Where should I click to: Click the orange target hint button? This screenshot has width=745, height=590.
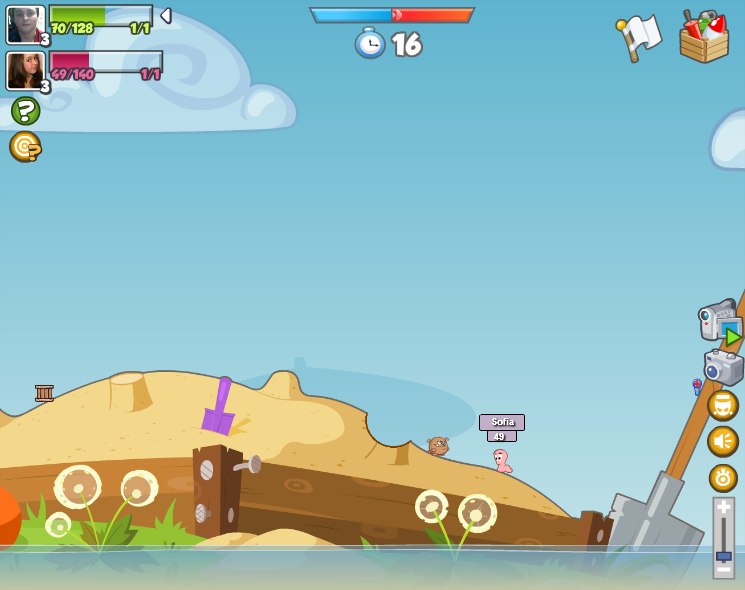point(24,147)
